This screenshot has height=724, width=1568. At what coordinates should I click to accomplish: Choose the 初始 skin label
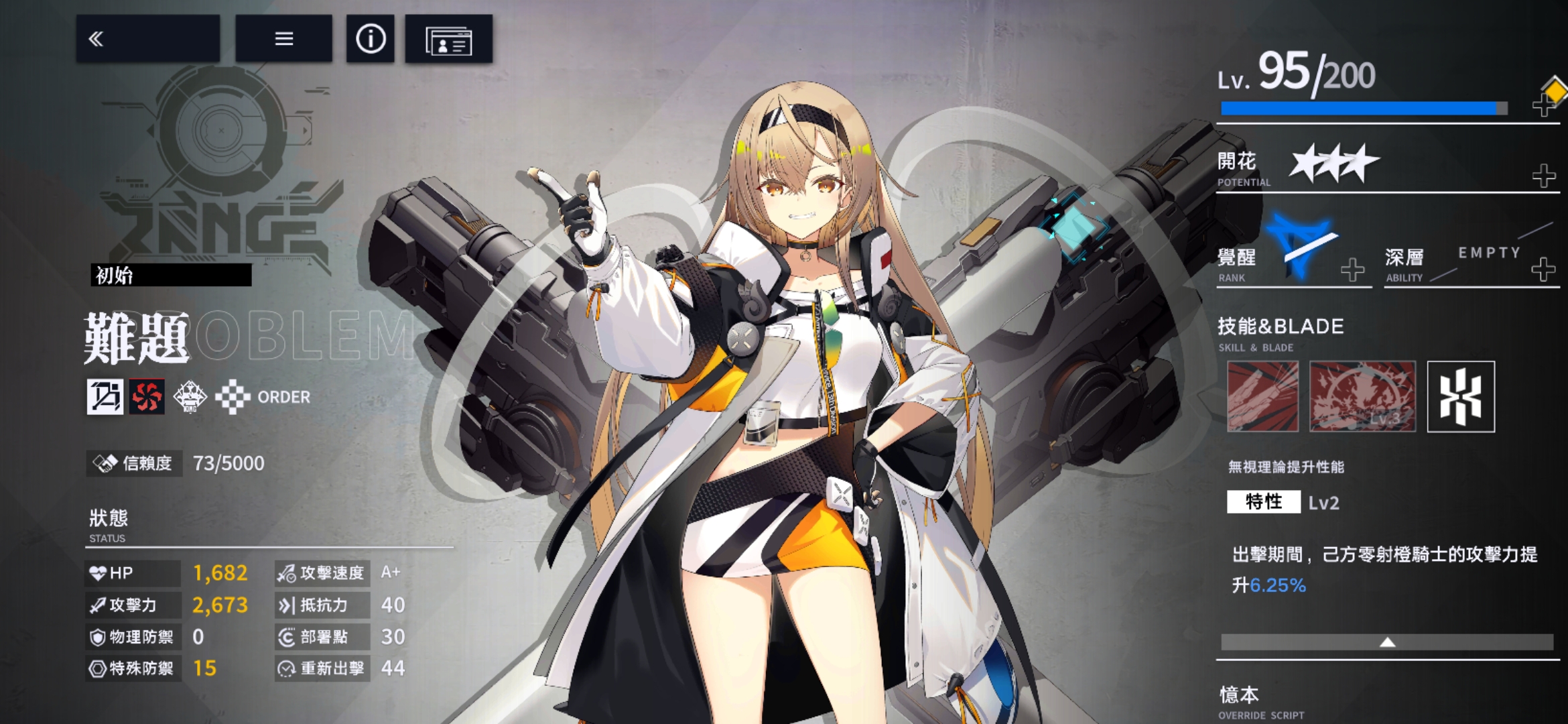(171, 275)
